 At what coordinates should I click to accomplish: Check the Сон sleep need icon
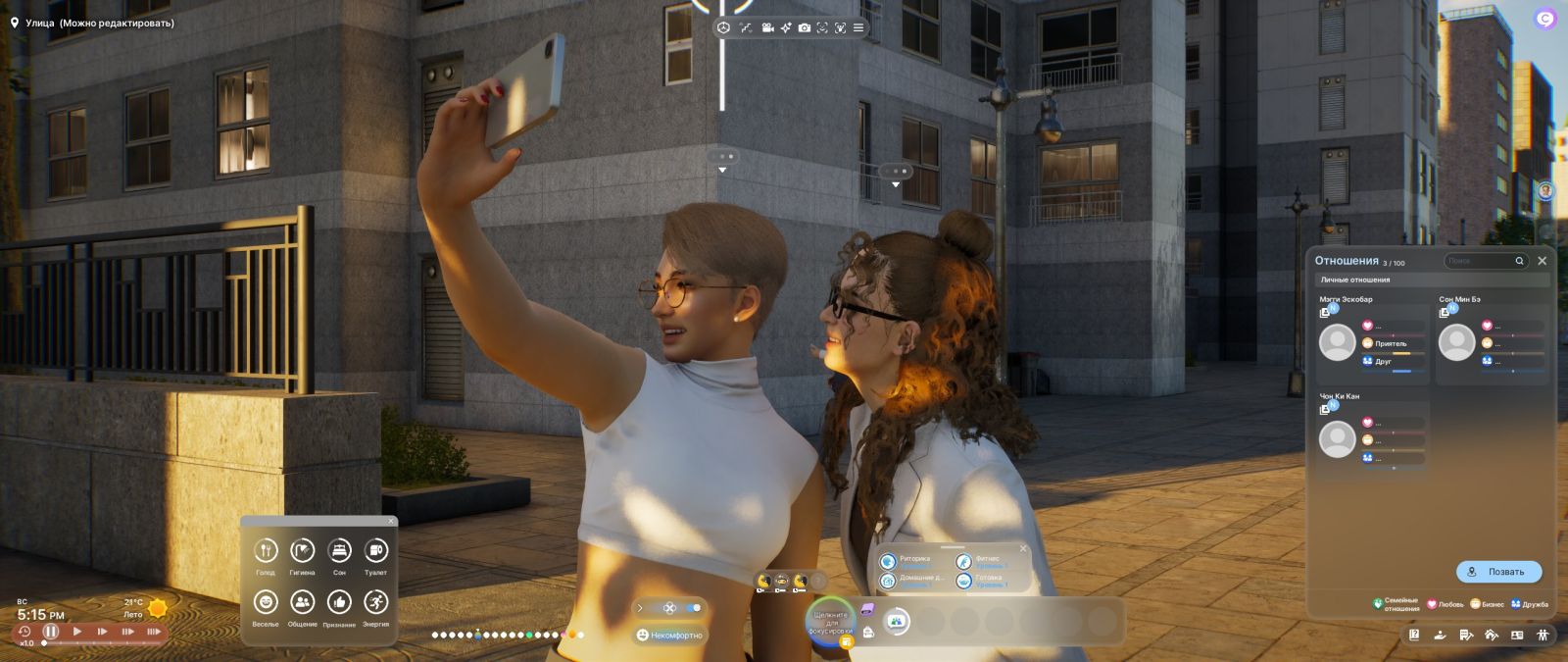339,551
